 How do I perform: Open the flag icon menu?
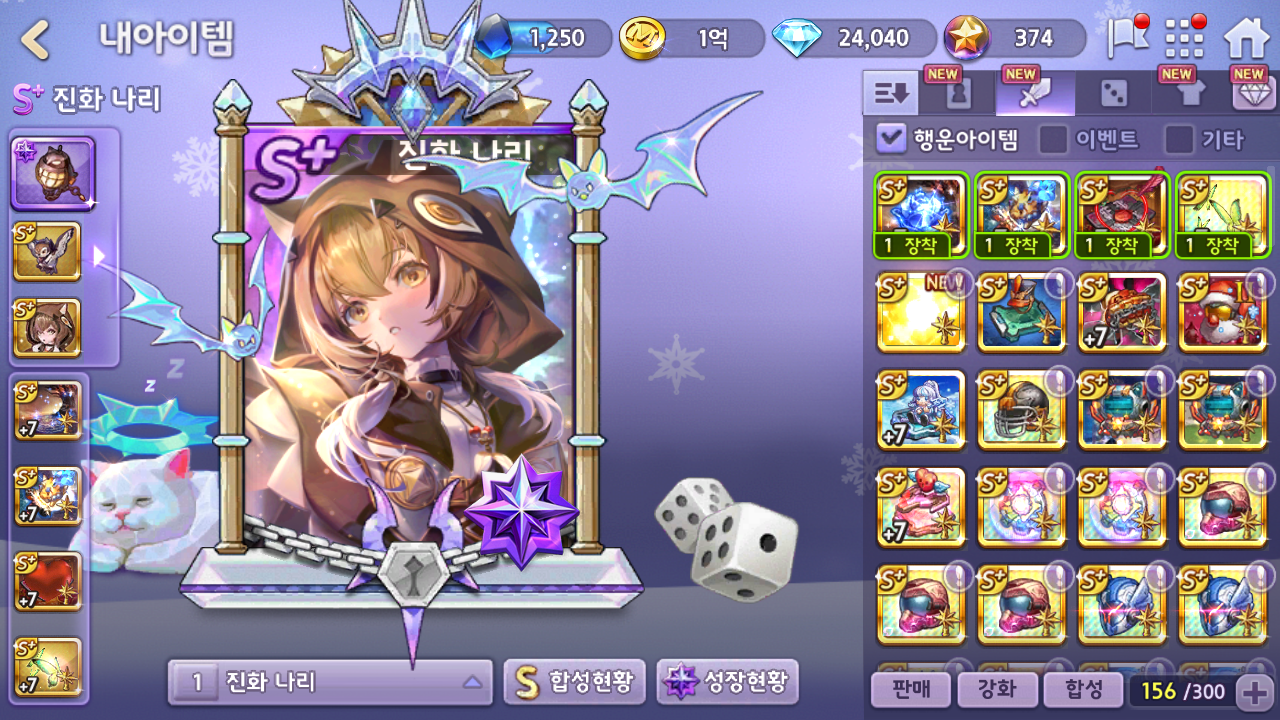(1127, 38)
